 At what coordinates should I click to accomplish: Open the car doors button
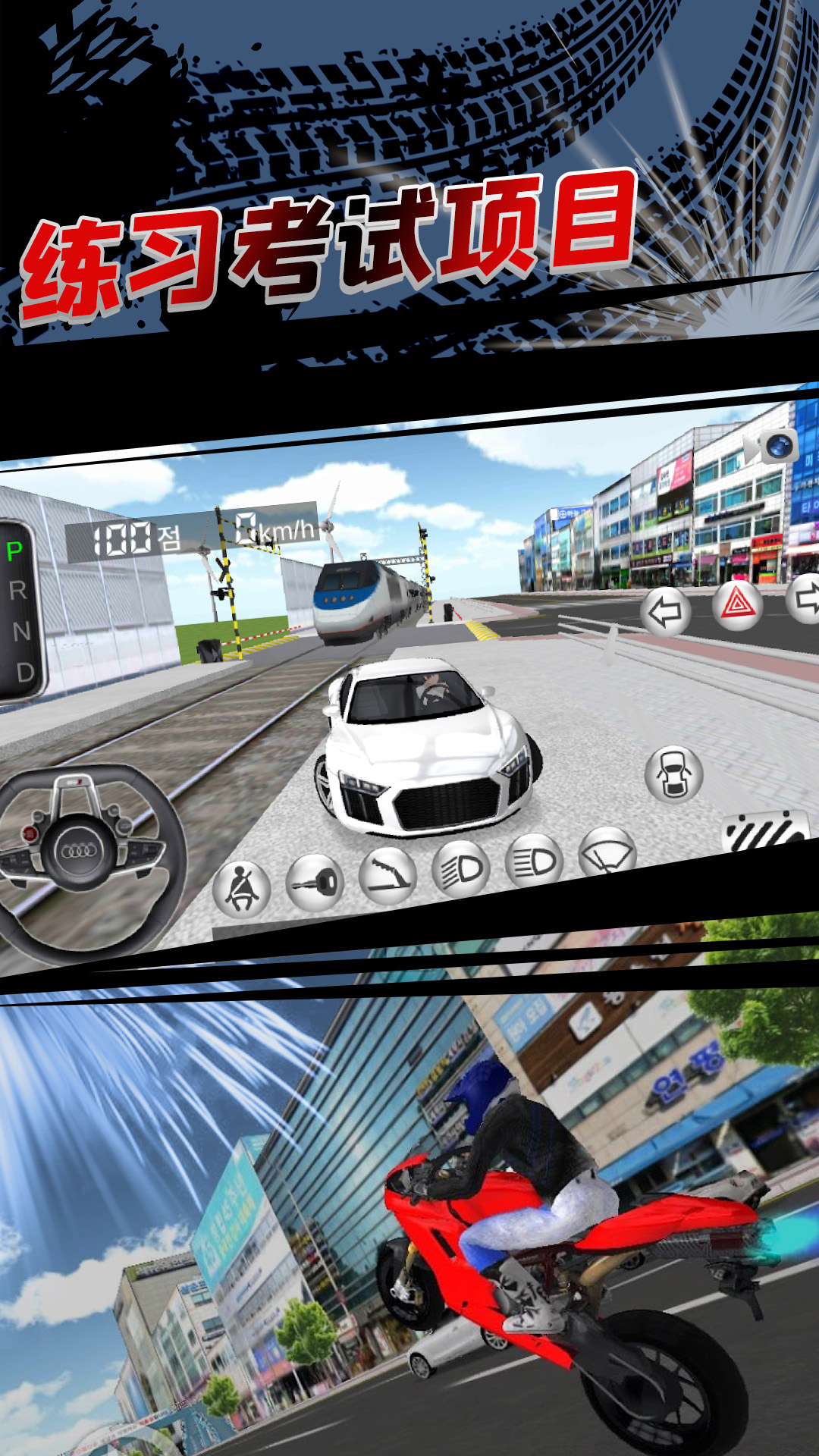tap(673, 774)
